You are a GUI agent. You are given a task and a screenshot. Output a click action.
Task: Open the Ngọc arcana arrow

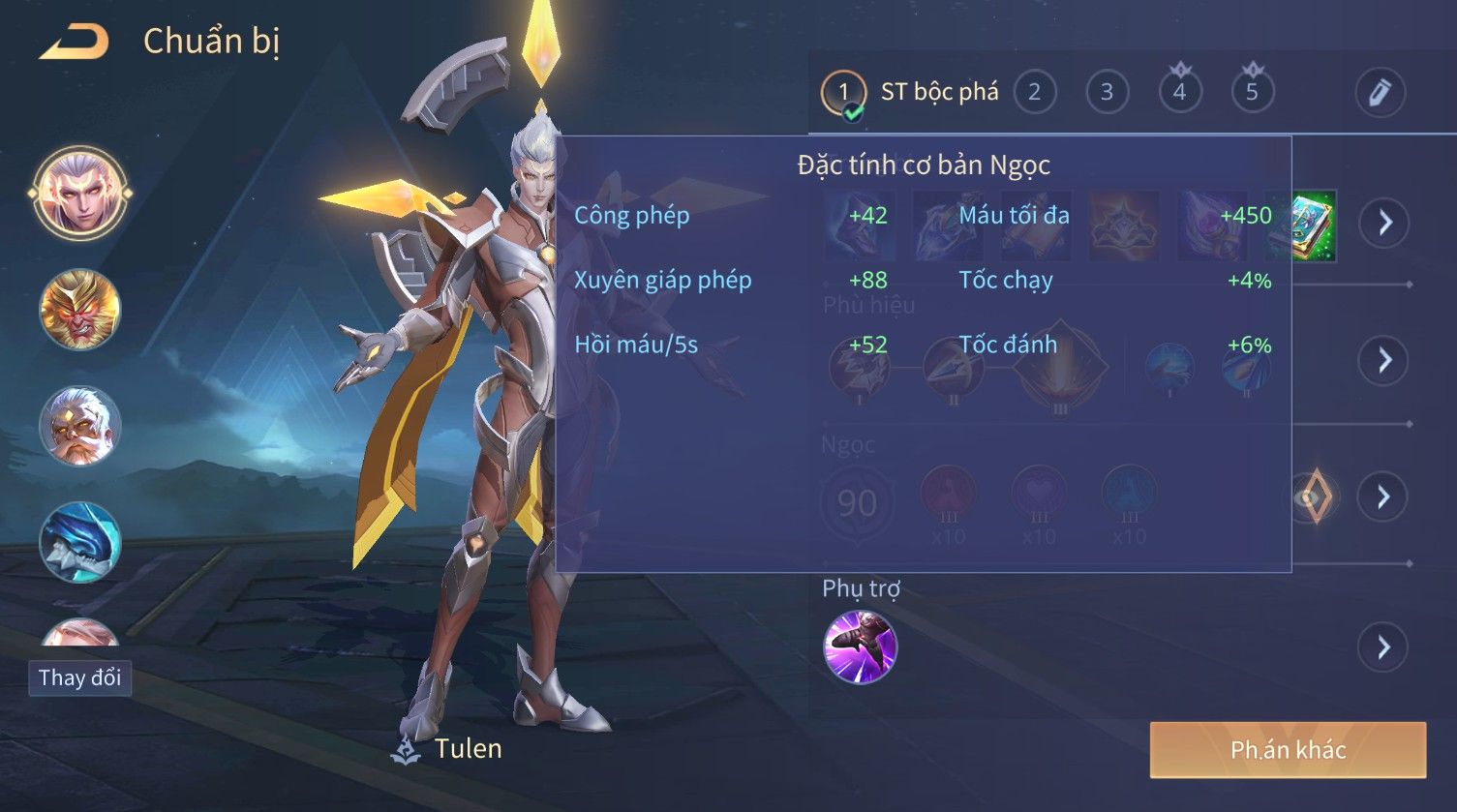pos(1383,497)
